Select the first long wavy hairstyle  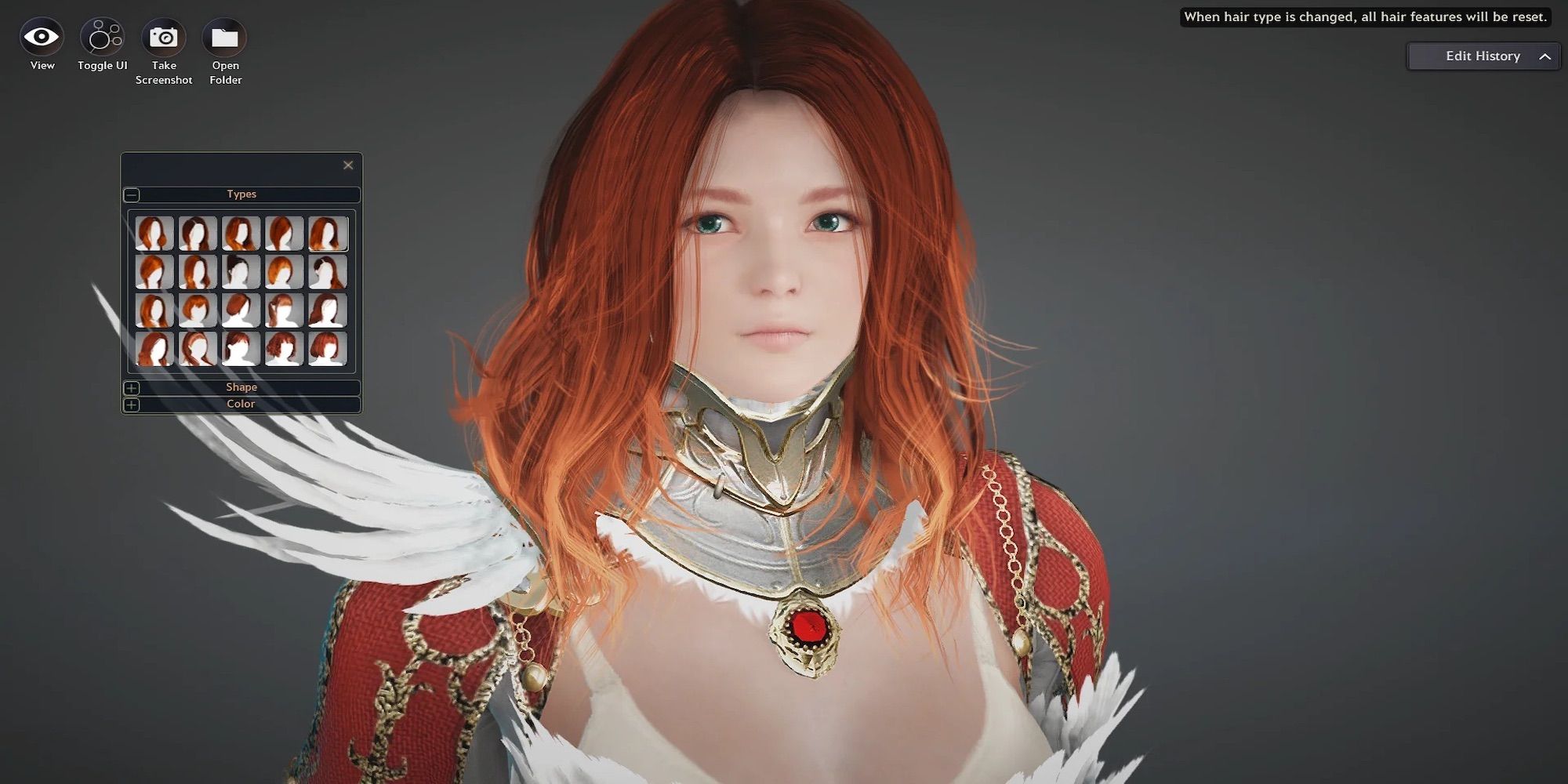pyautogui.click(x=154, y=233)
